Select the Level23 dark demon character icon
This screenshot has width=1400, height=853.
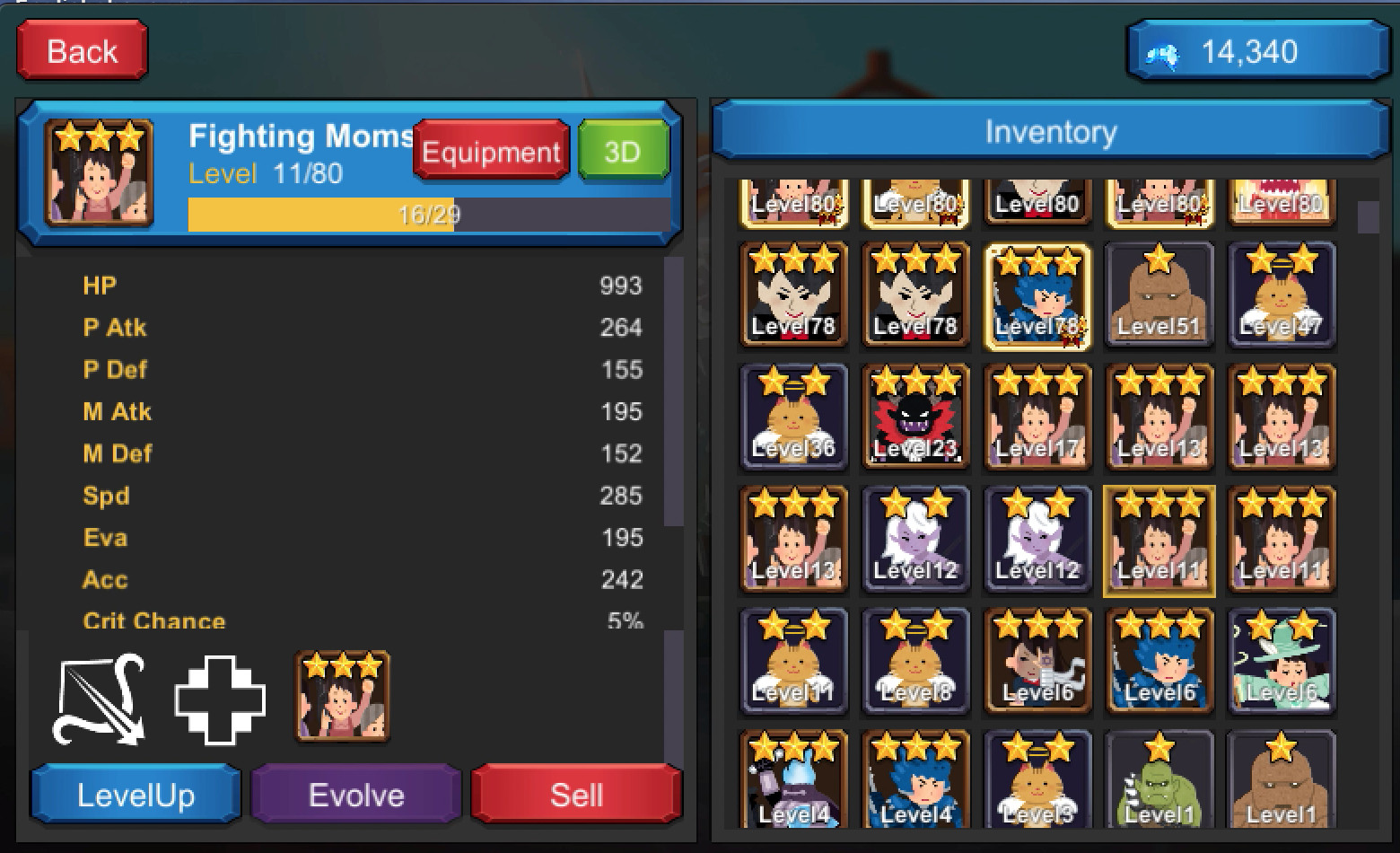click(915, 418)
